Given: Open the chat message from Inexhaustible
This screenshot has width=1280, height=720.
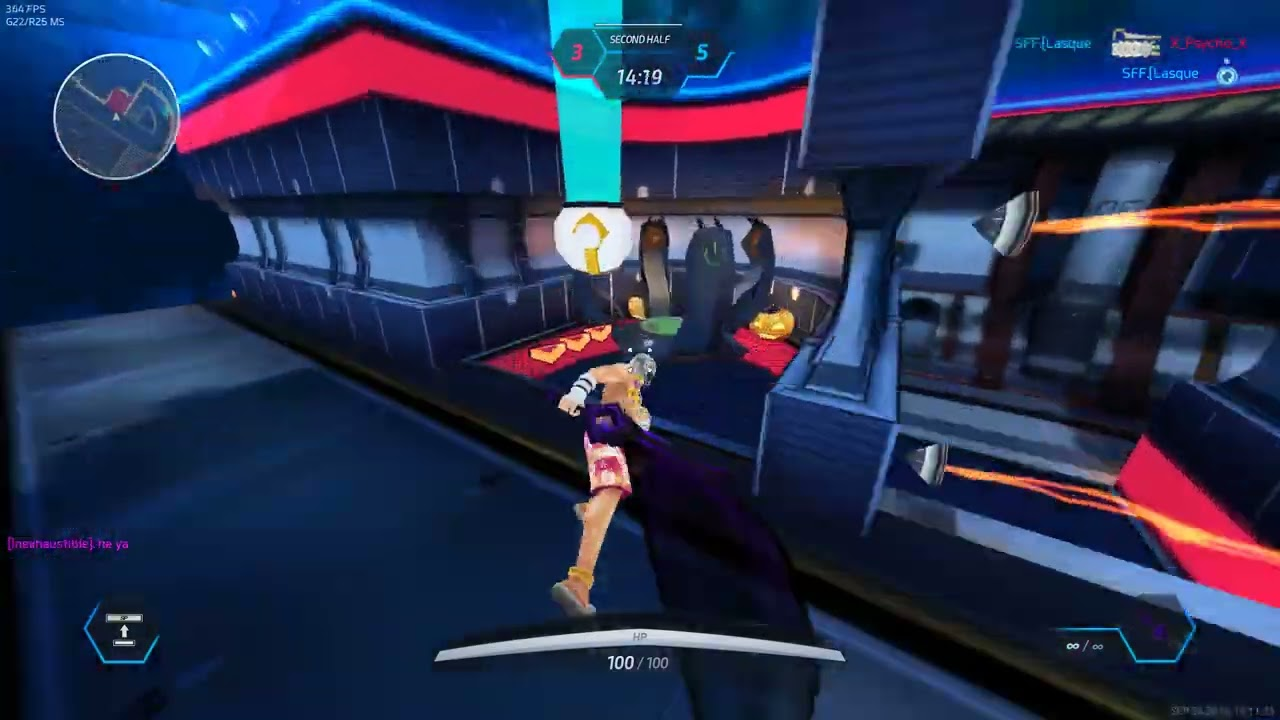Looking at the screenshot, I should pyautogui.click(x=68, y=544).
